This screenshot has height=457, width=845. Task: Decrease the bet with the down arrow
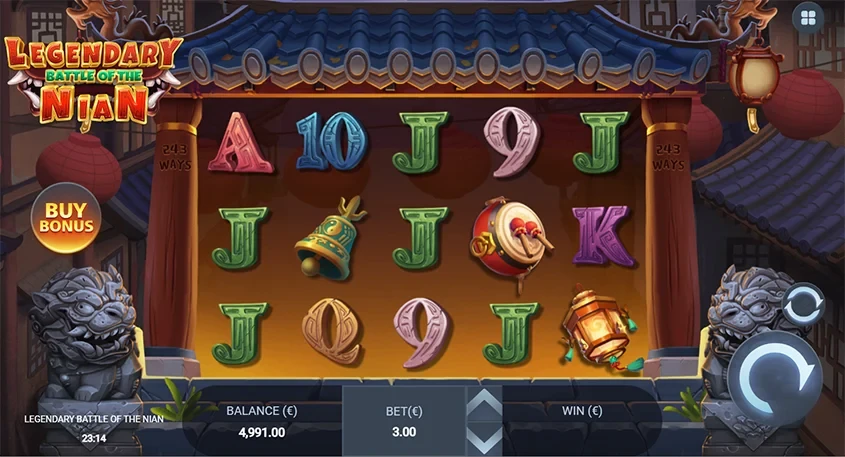[x=486, y=439]
